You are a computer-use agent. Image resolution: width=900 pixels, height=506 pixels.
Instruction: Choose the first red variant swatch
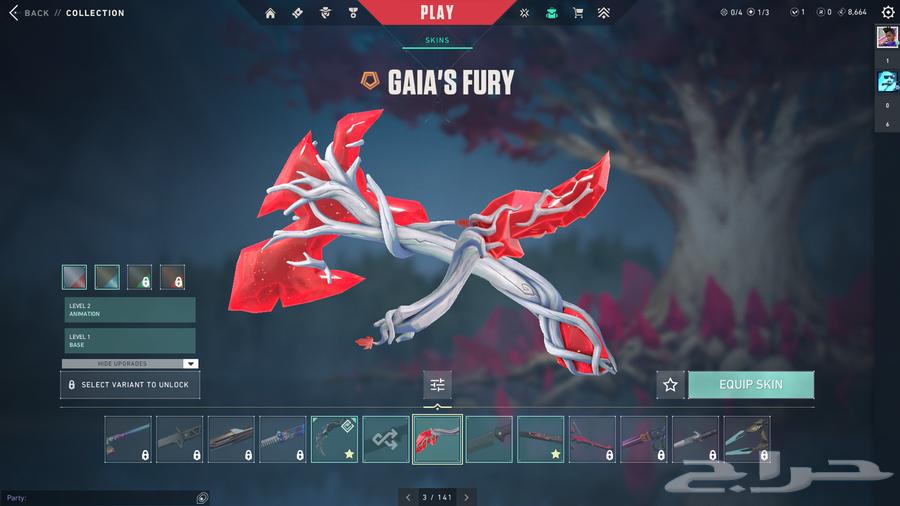tap(75, 277)
